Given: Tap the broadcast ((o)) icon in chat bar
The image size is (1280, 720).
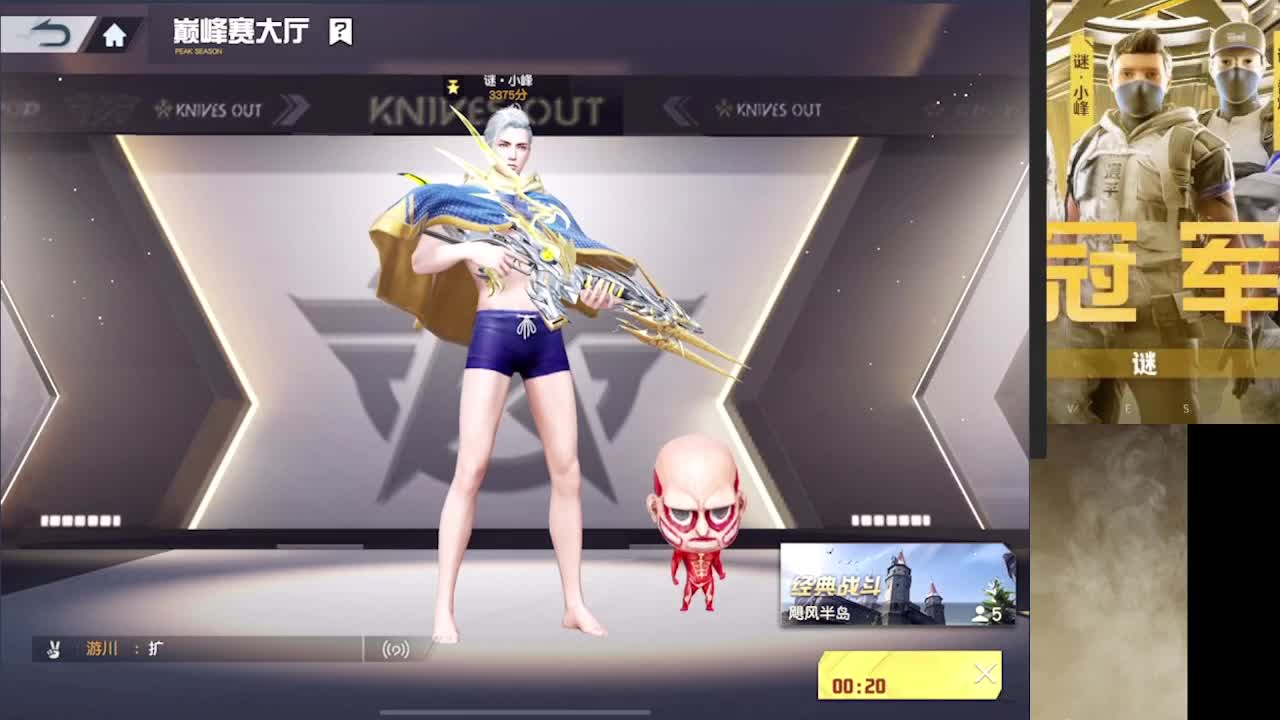Looking at the screenshot, I should (394, 649).
